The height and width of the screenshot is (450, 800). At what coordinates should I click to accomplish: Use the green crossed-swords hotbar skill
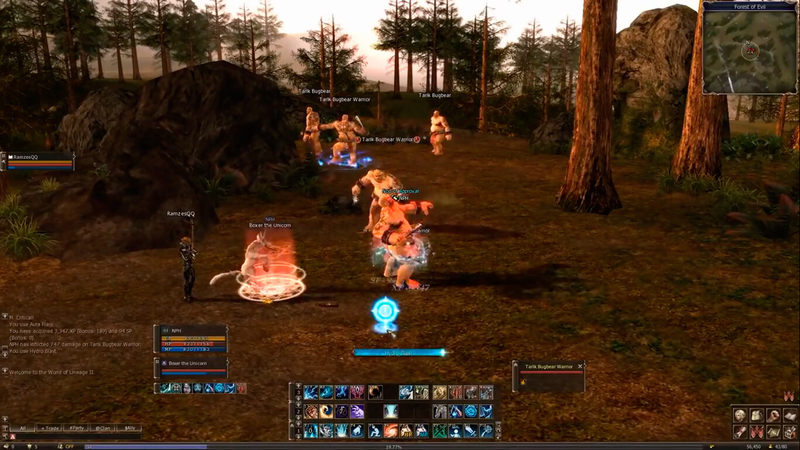point(440,430)
